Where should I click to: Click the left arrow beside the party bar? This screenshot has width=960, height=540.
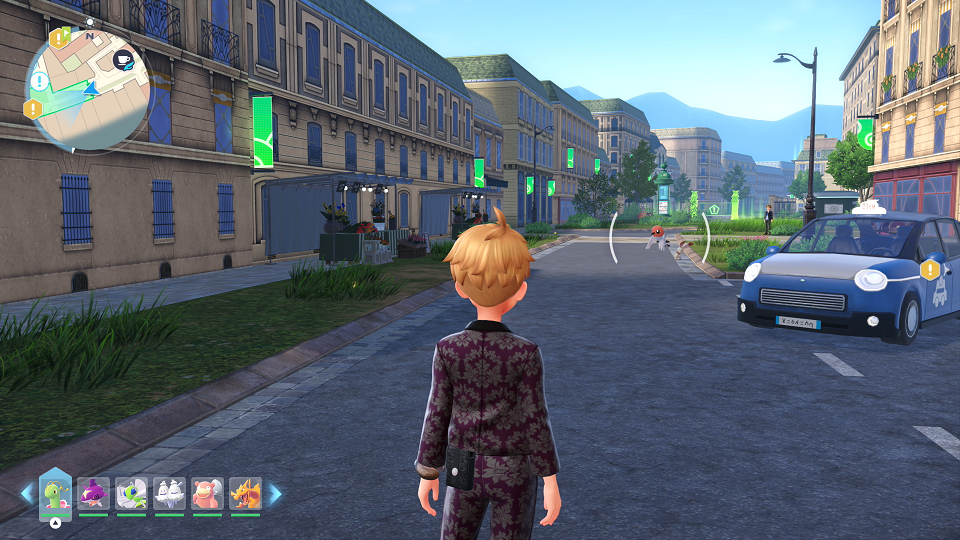[x=27, y=494]
